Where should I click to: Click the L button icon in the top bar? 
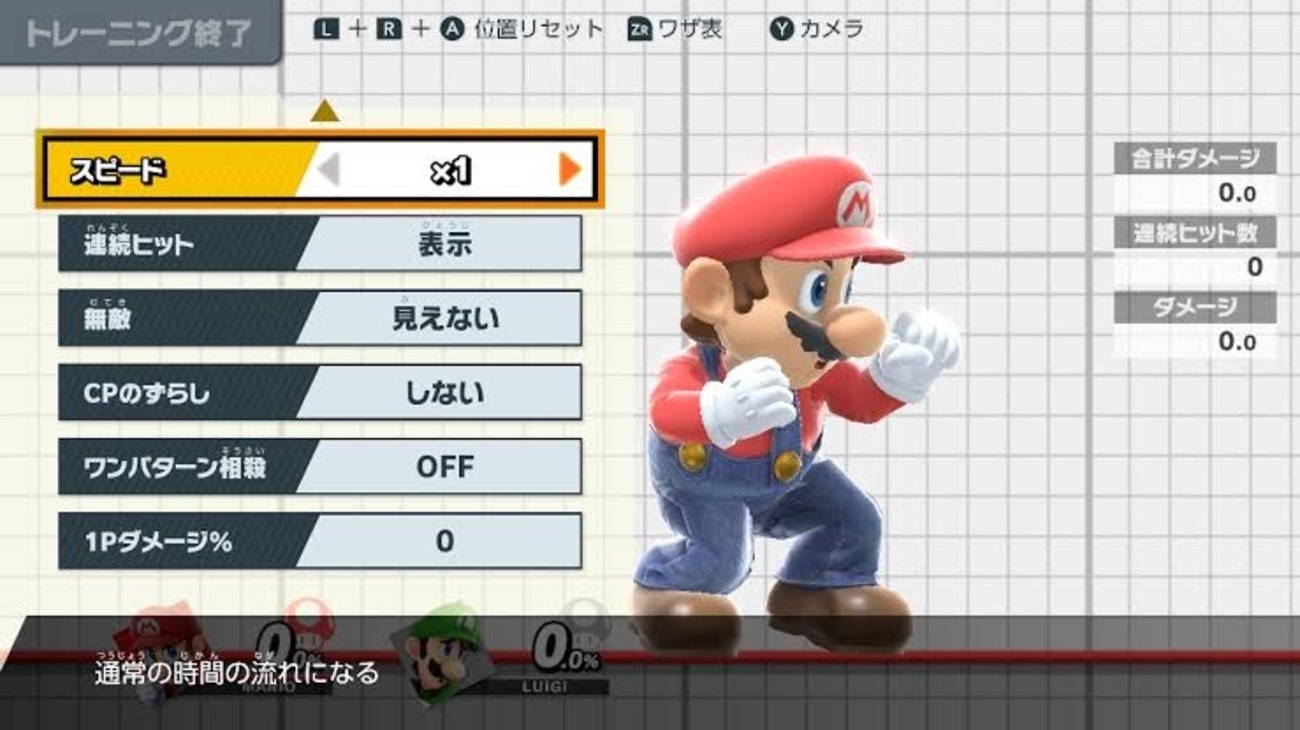click(327, 30)
